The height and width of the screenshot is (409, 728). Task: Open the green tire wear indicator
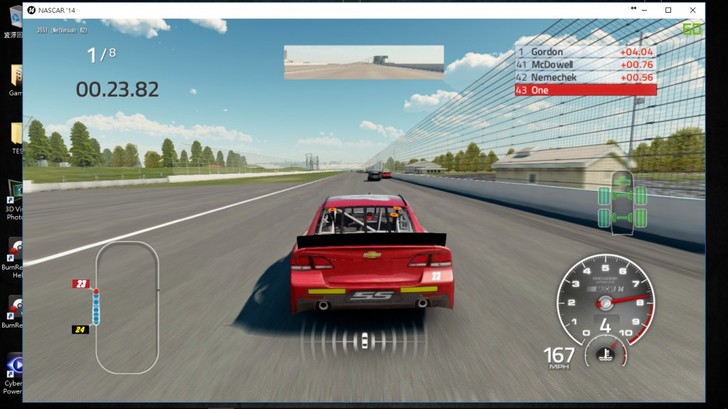(621, 204)
